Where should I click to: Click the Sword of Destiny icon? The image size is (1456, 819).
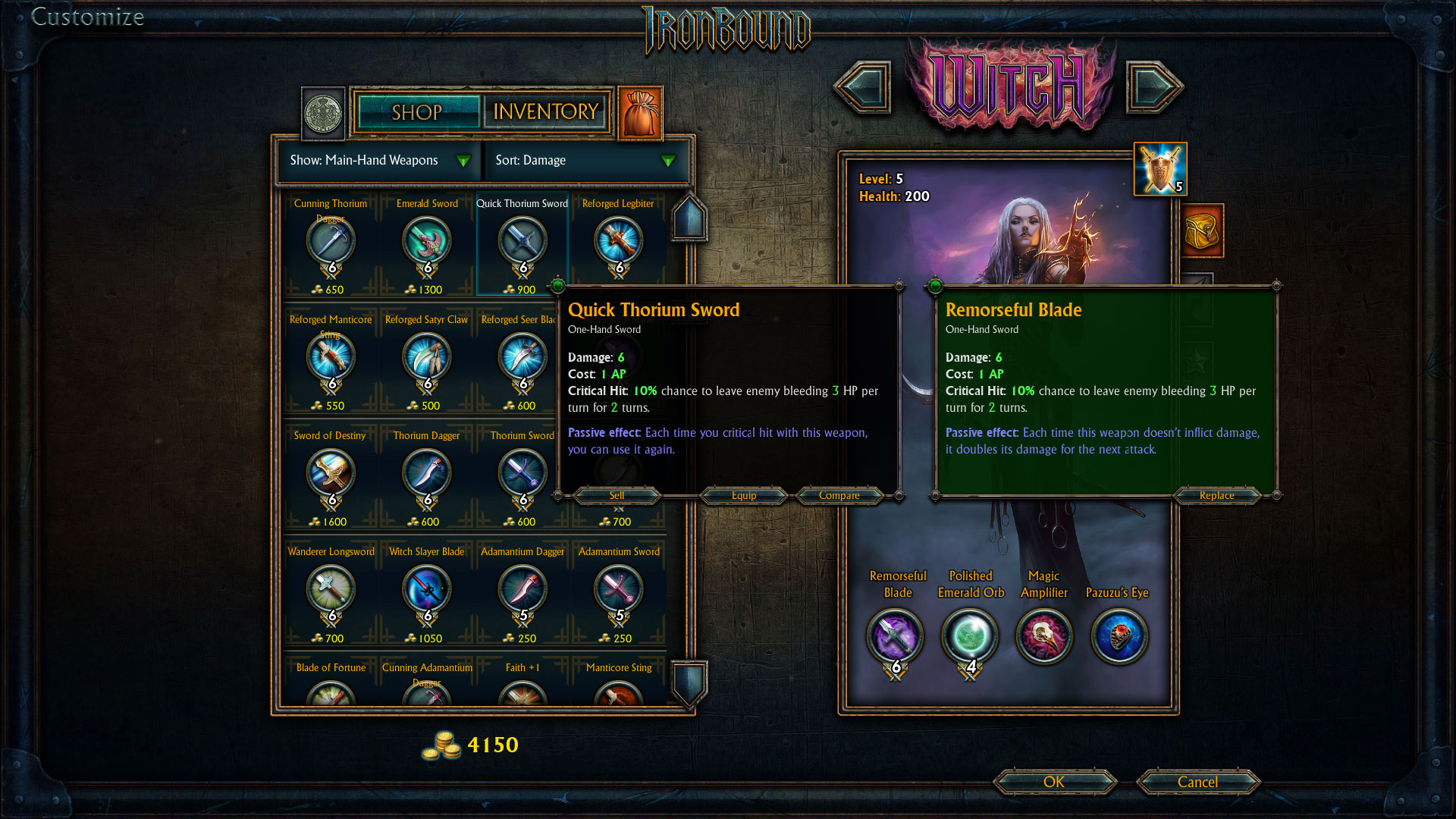pyautogui.click(x=331, y=473)
